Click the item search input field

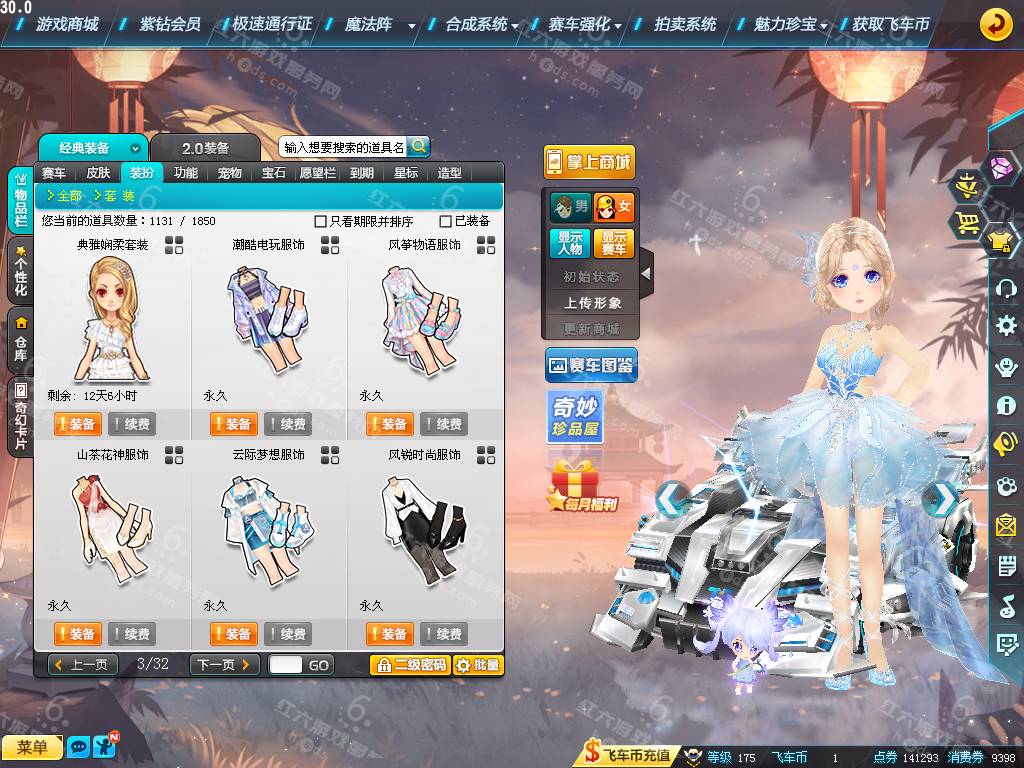[343, 147]
